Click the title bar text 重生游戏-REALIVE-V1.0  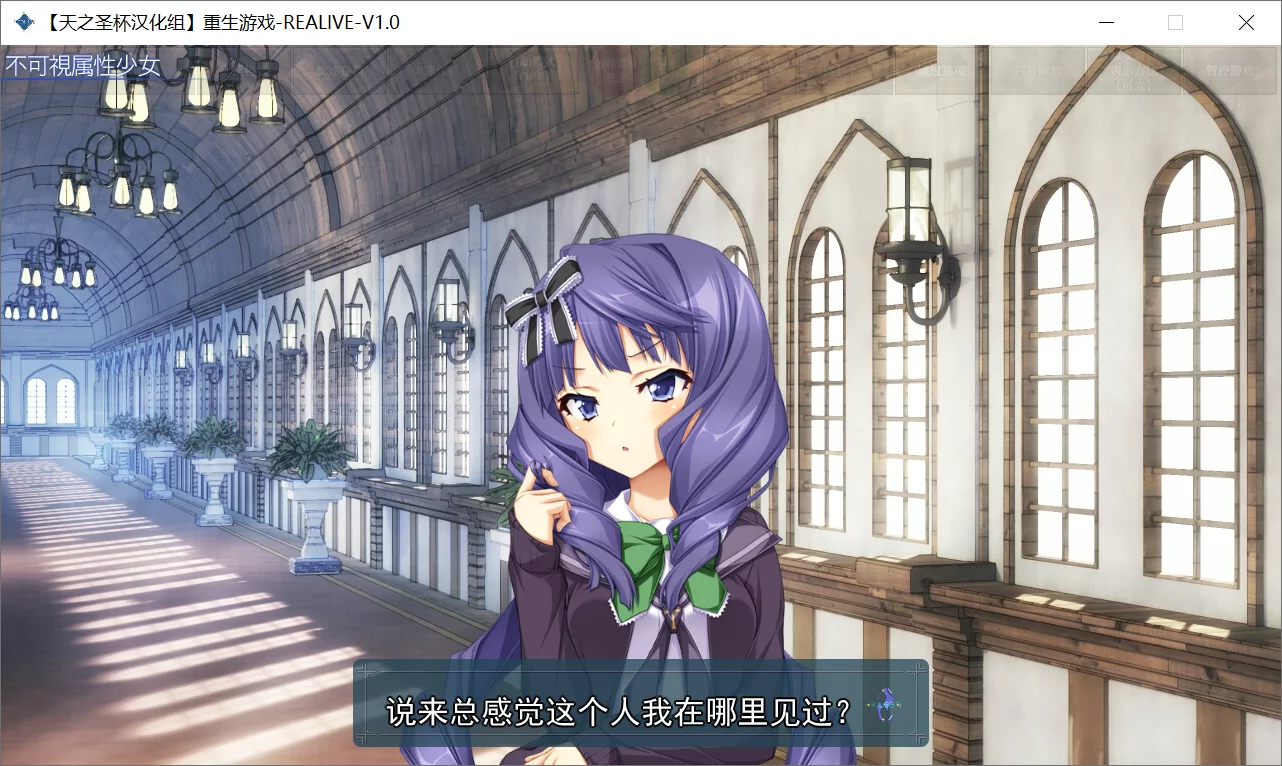[x=237, y=21]
